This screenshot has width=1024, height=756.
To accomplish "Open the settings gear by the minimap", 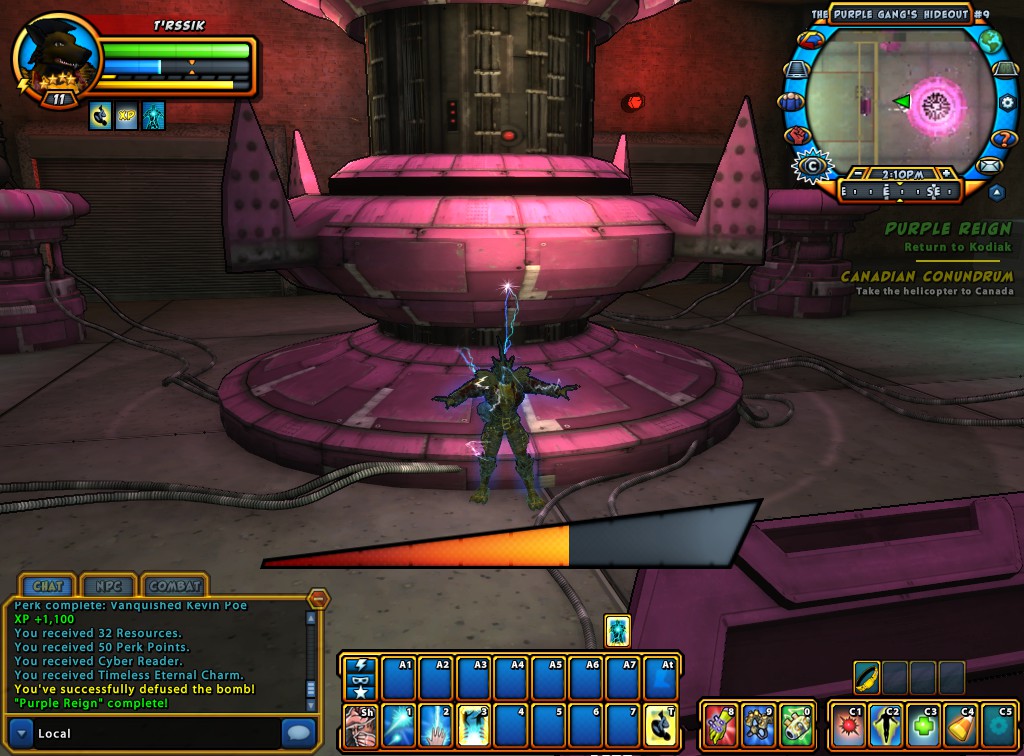I will (1008, 102).
